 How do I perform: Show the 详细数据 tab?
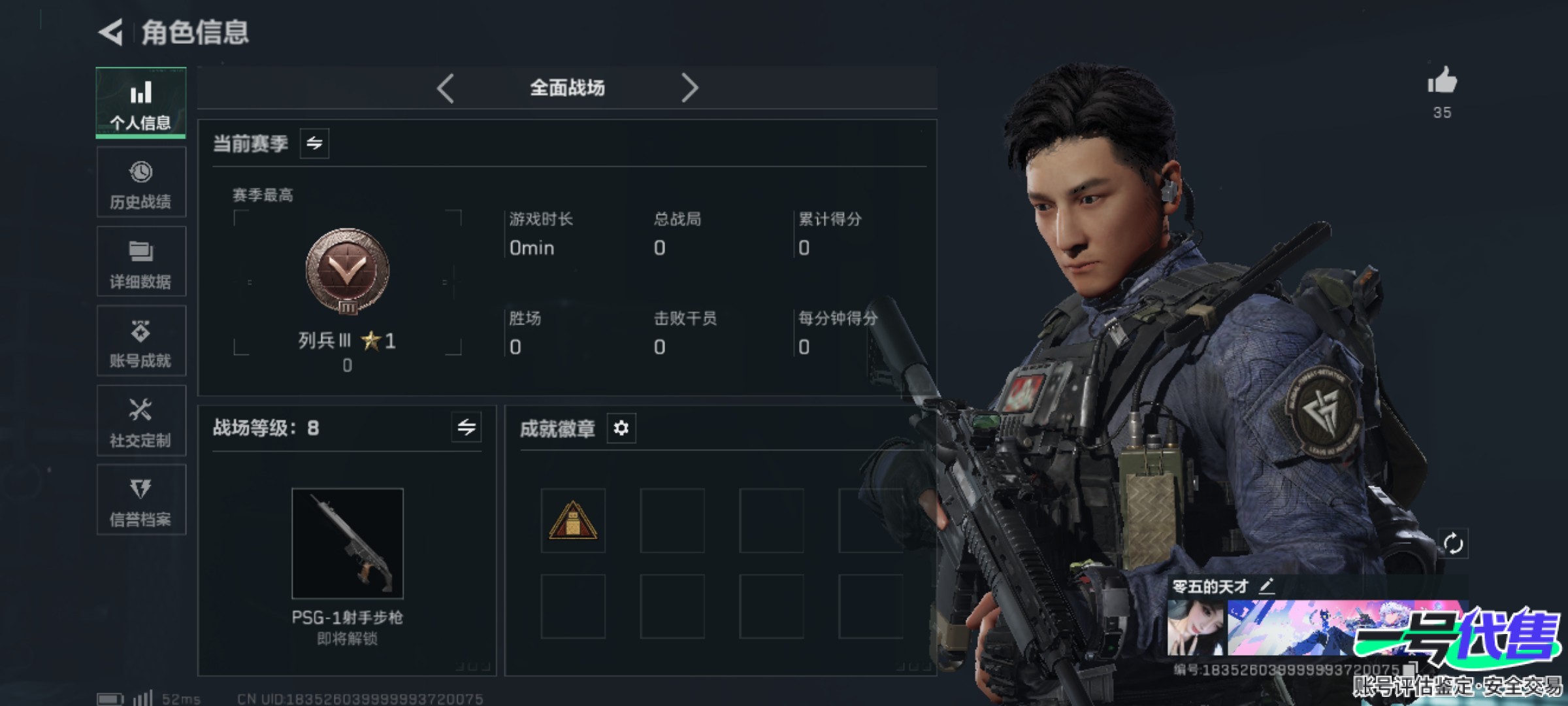tap(141, 263)
